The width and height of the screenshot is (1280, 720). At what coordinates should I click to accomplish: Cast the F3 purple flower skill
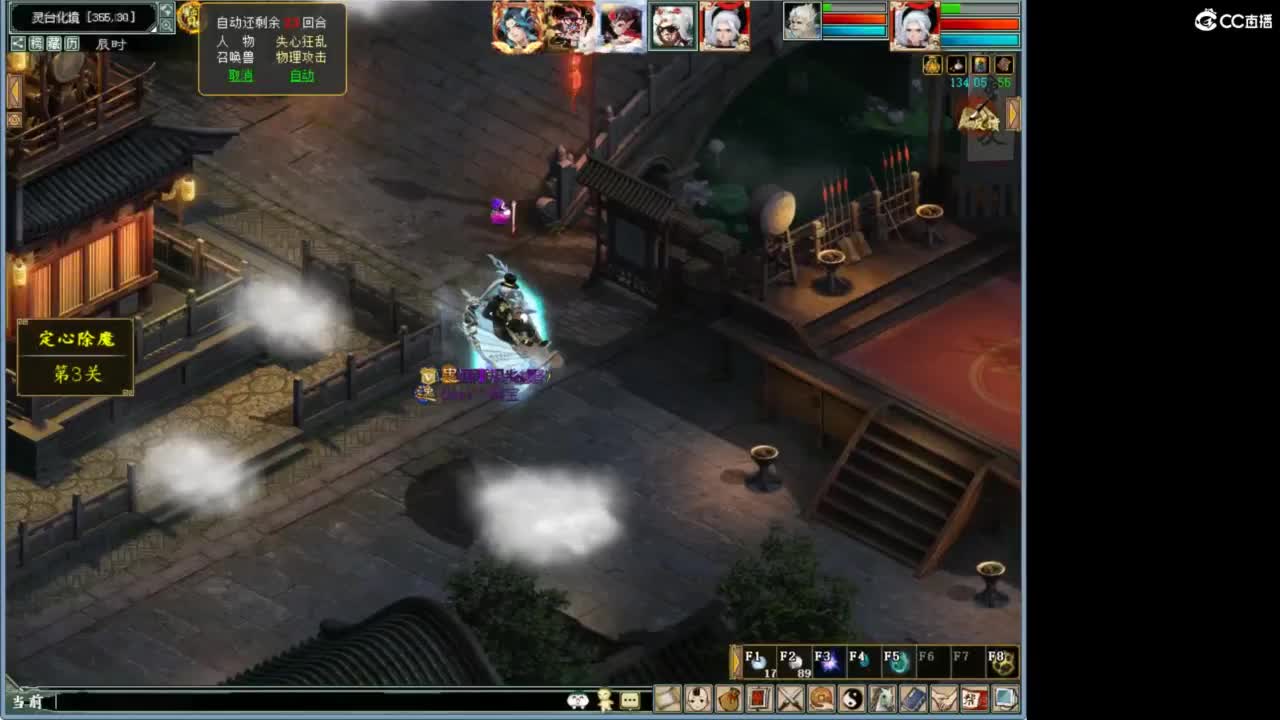tap(827, 662)
